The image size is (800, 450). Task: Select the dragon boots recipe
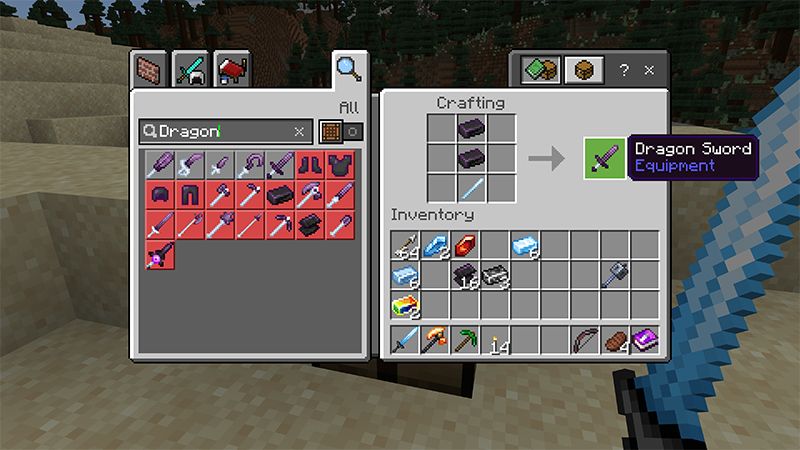(312, 164)
